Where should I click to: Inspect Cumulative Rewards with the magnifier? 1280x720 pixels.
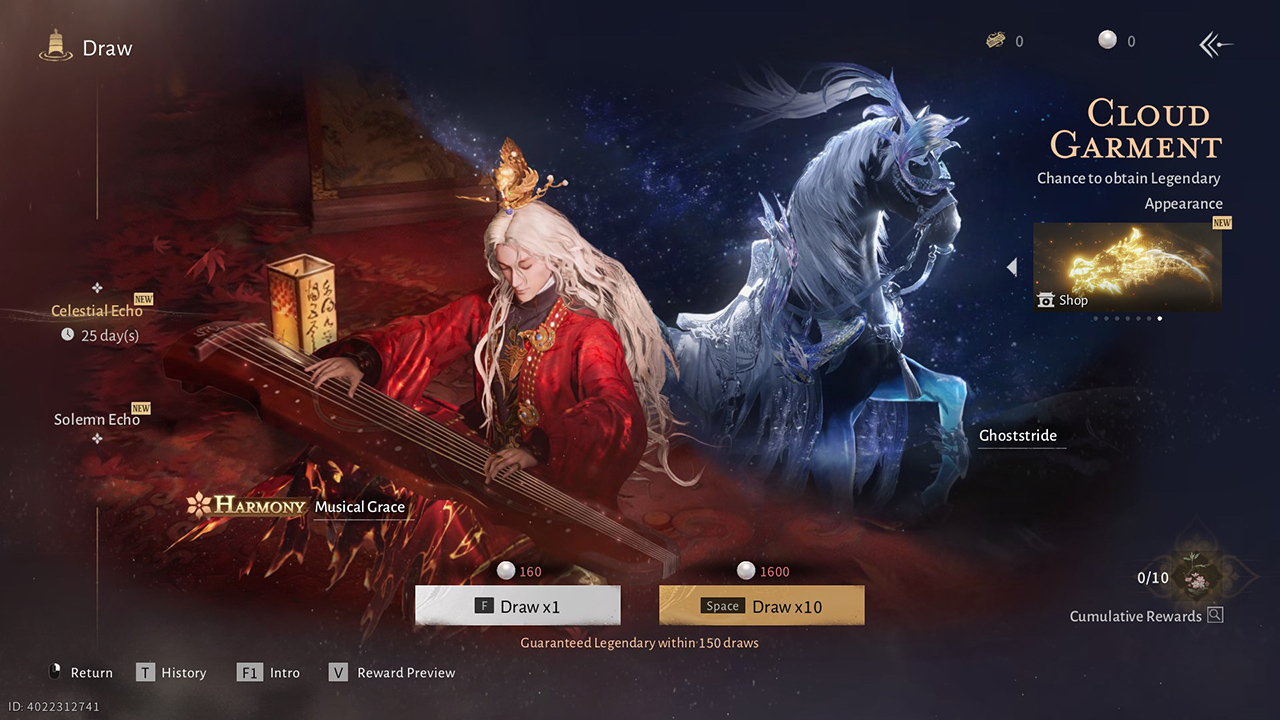click(x=1215, y=615)
